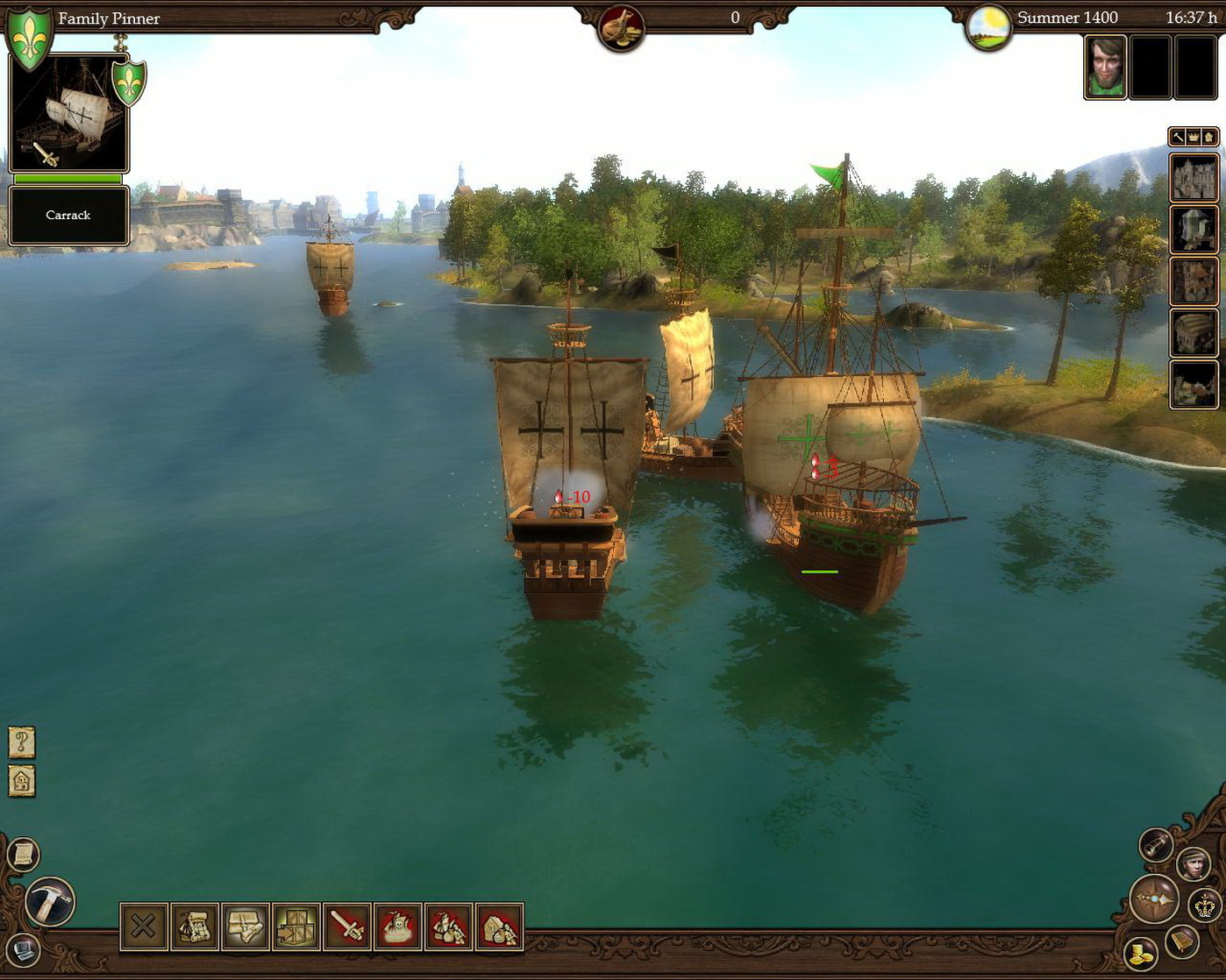Click the house icon button
Screen dimensions: 1226x980
point(22,780)
